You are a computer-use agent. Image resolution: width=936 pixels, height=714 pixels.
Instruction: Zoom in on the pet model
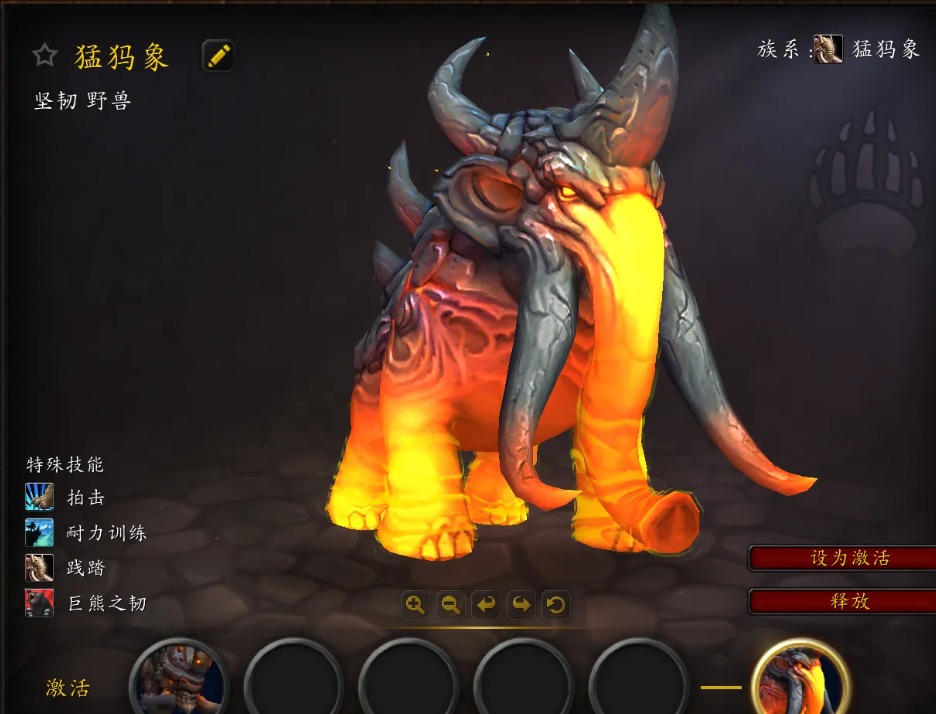pyautogui.click(x=416, y=604)
